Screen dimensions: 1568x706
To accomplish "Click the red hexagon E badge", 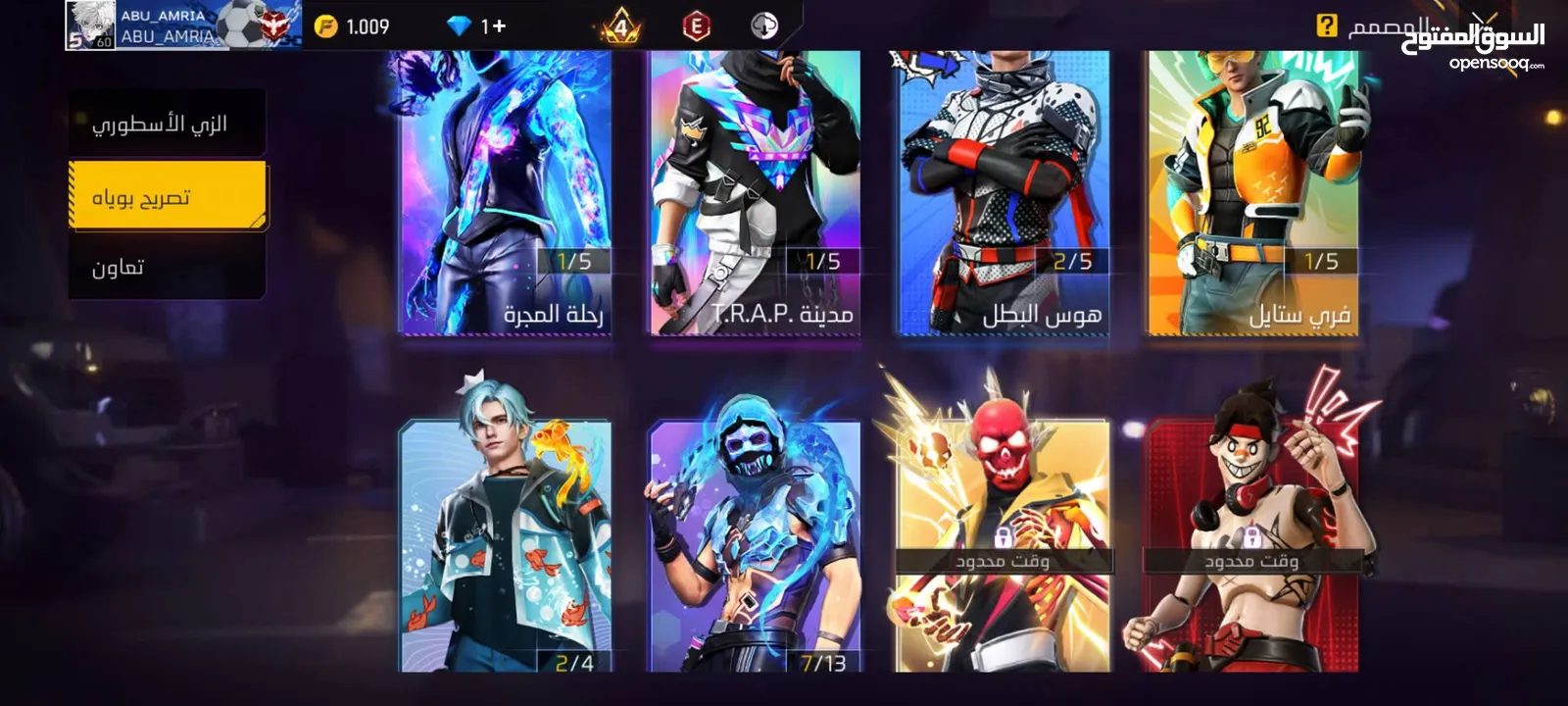I will pyautogui.click(x=696, y=26).
